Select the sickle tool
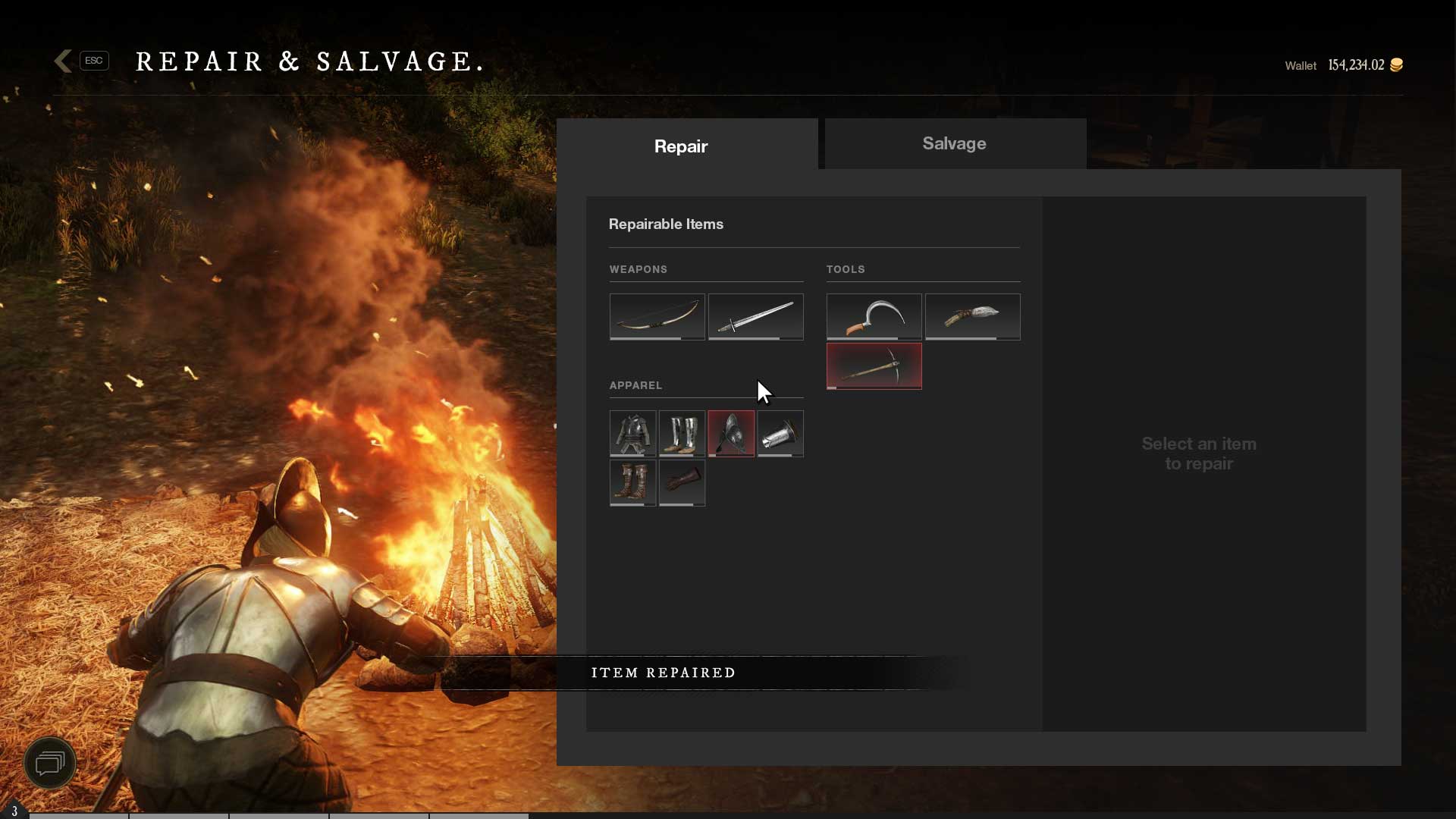The image size is (1456, 819). point(874,316)
